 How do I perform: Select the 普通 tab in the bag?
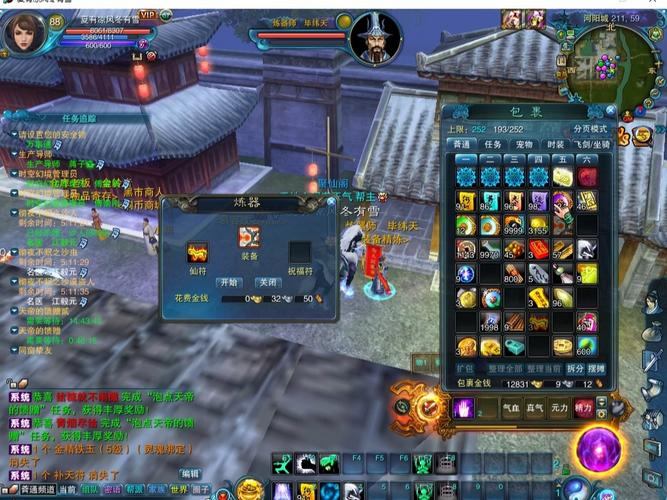point(461,144)
